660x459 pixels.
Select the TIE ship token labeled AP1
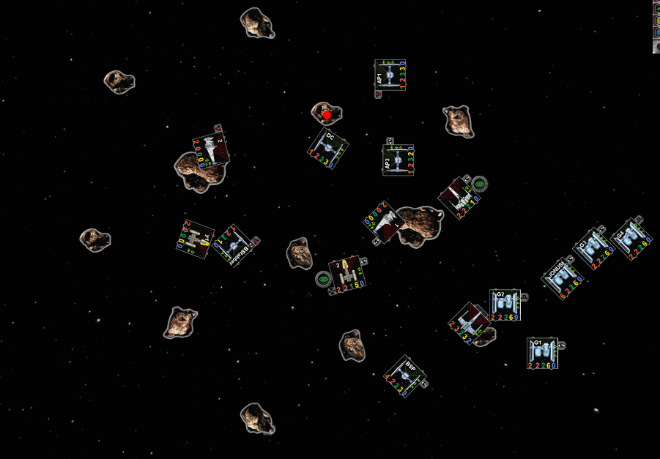click(x=390, y=78)
